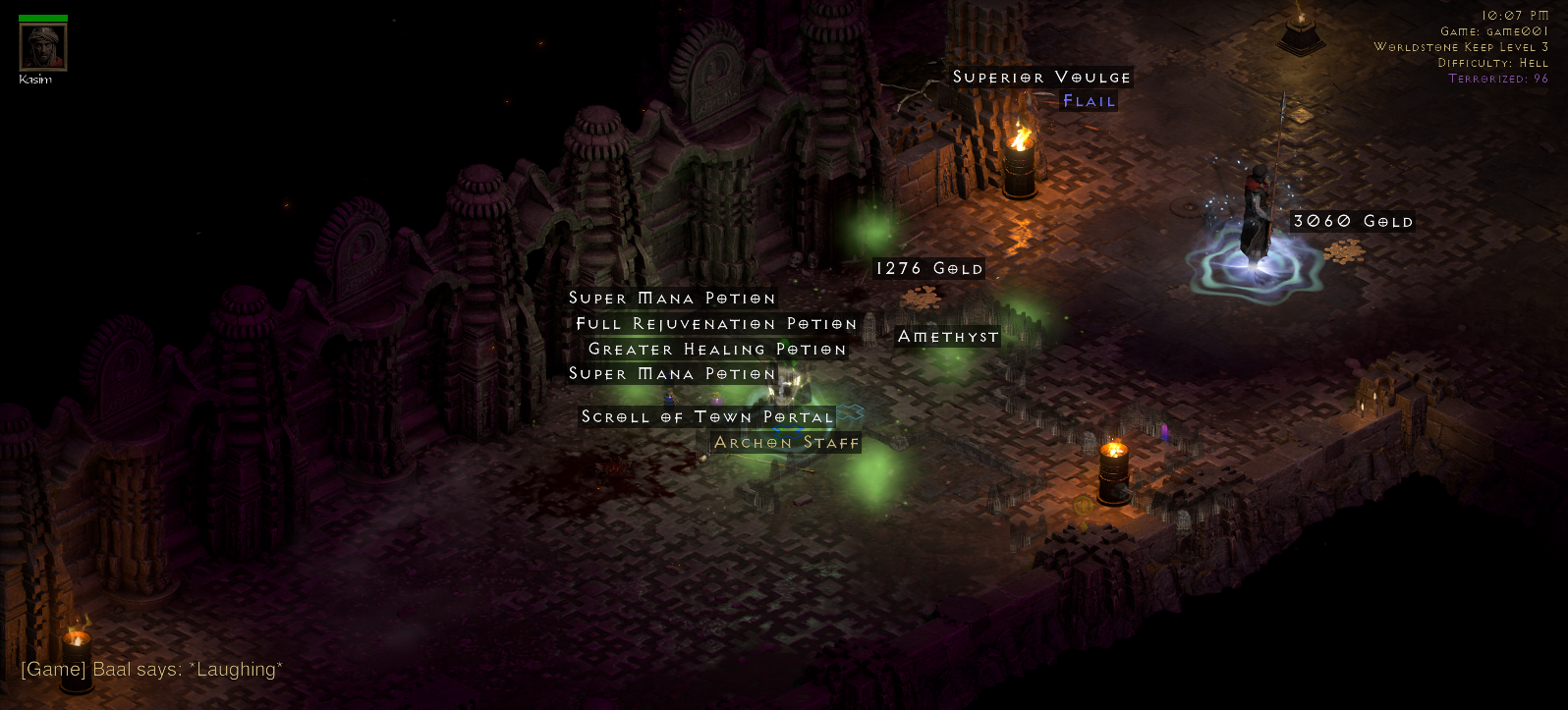1568x710 pixels.
Task: Grab the Full Rejuvenation Potion
Action: tap(715, 323)
